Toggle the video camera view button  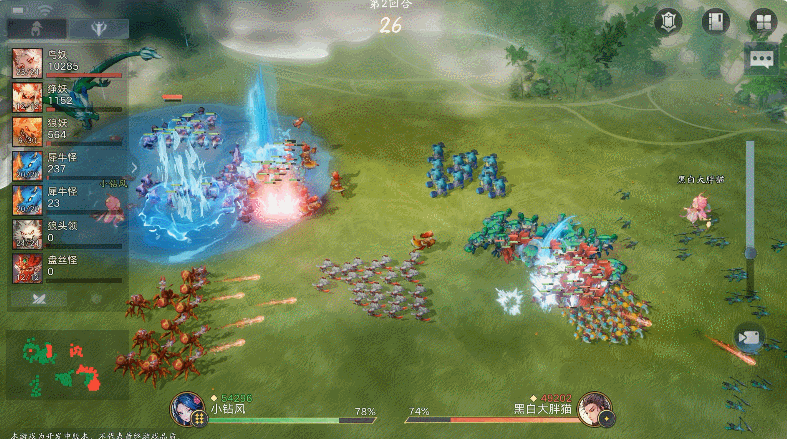pos(749,337)
